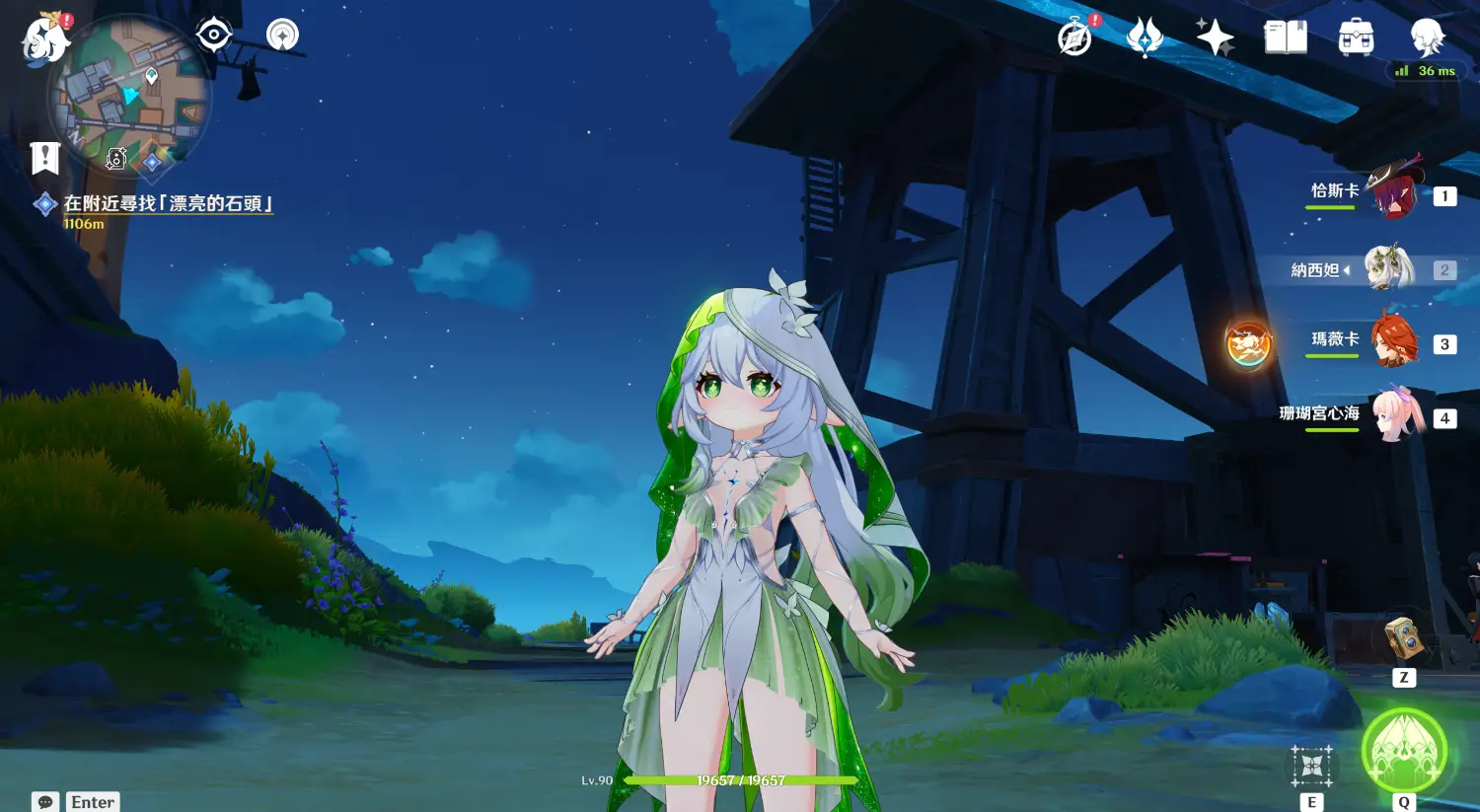The width and height of the screenshot is (1480, 812).
Task: Click the target-shaped icon beside the minimap
Action: pyautogui.click(x=214, y=36)
